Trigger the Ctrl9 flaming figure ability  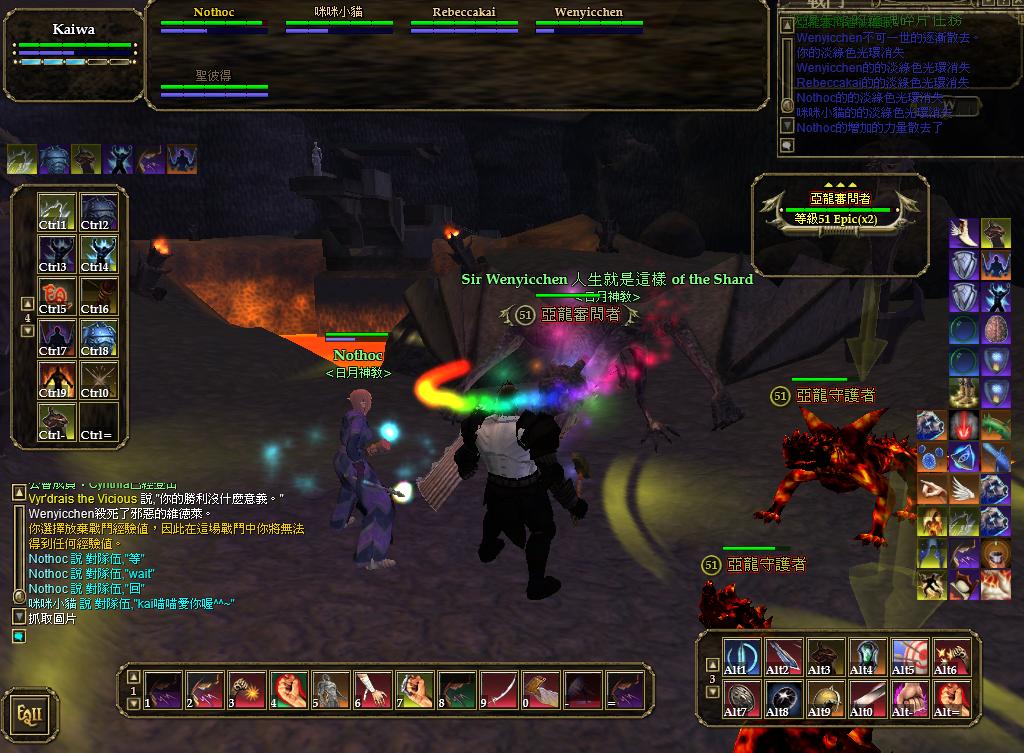tap(56, 379)
